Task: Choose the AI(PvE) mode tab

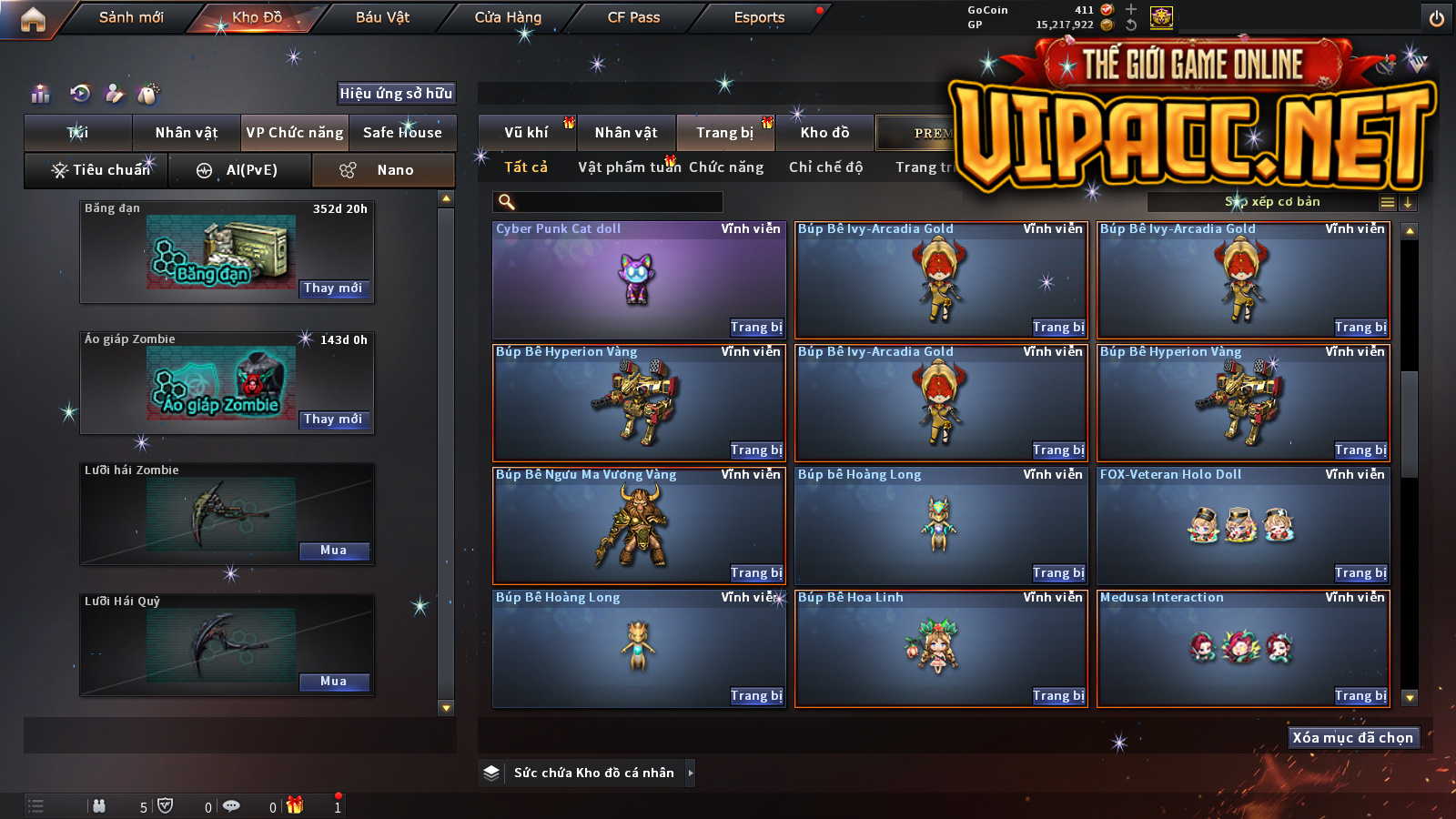Action: click(240, 170)
